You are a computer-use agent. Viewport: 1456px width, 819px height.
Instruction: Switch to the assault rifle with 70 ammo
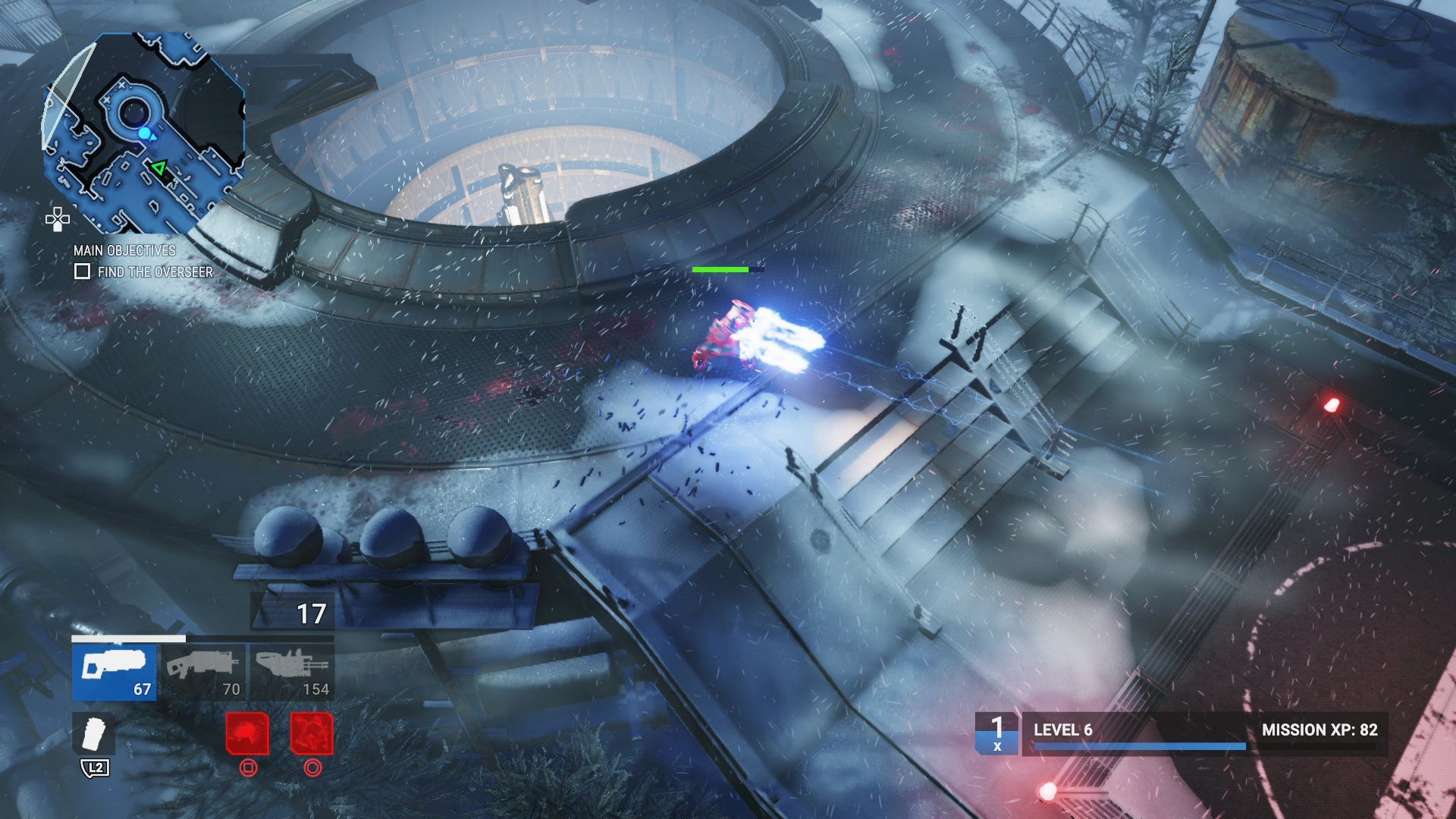[x=204, y=672]
